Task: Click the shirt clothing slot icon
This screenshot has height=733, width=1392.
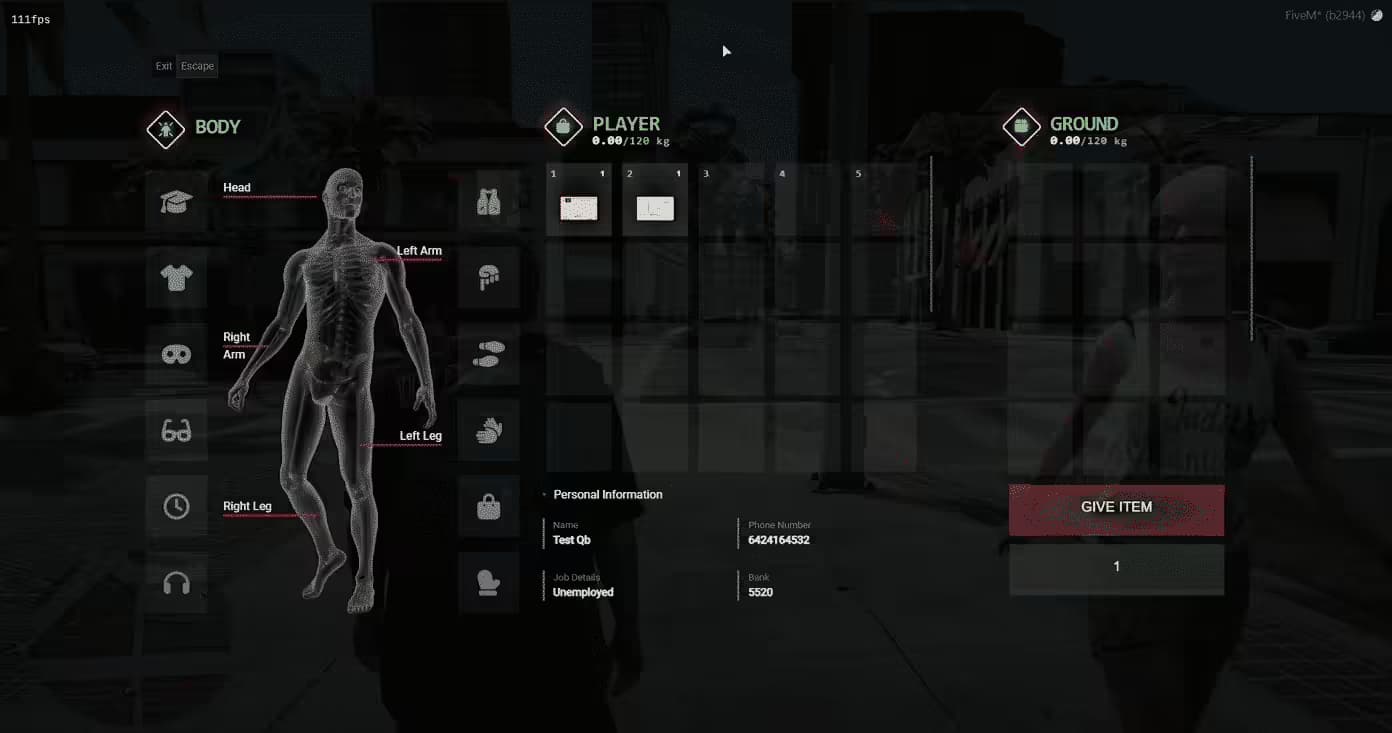Action: pyautogui.click(x=177, y=277)
